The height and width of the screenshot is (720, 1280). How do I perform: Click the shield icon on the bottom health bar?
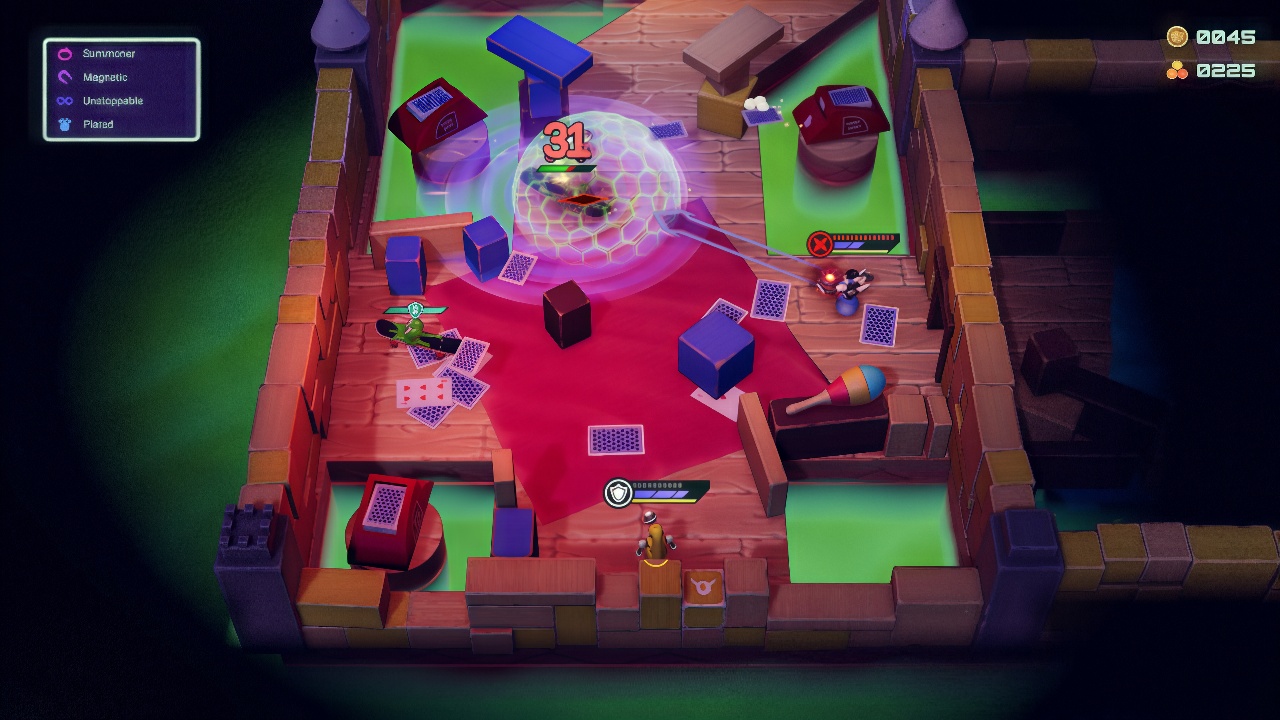tap(617, 491)
